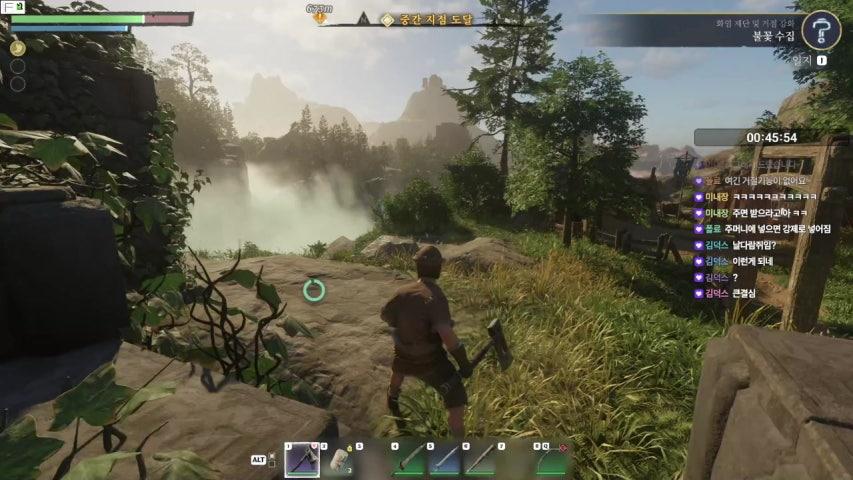Click the orange waypoint marker on the compass
Image resolution: width=853 pixels, height=480 pixels.
pyautogui.click(x=320, y=17)
